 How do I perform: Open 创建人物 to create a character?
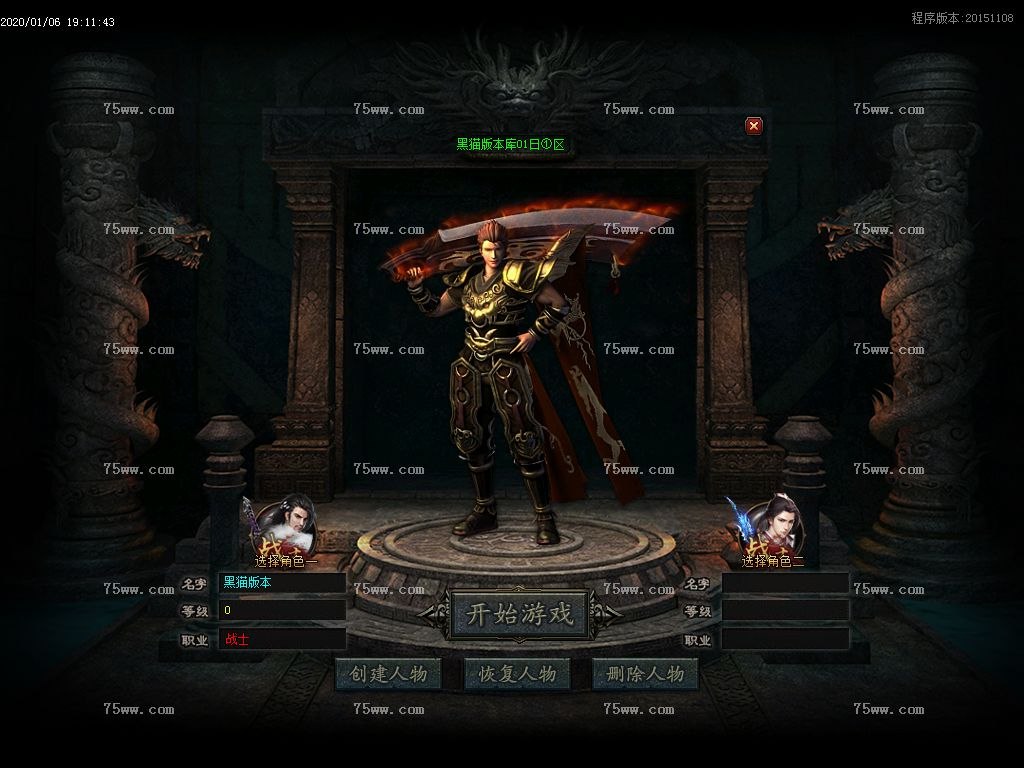[x=388, y=674]
